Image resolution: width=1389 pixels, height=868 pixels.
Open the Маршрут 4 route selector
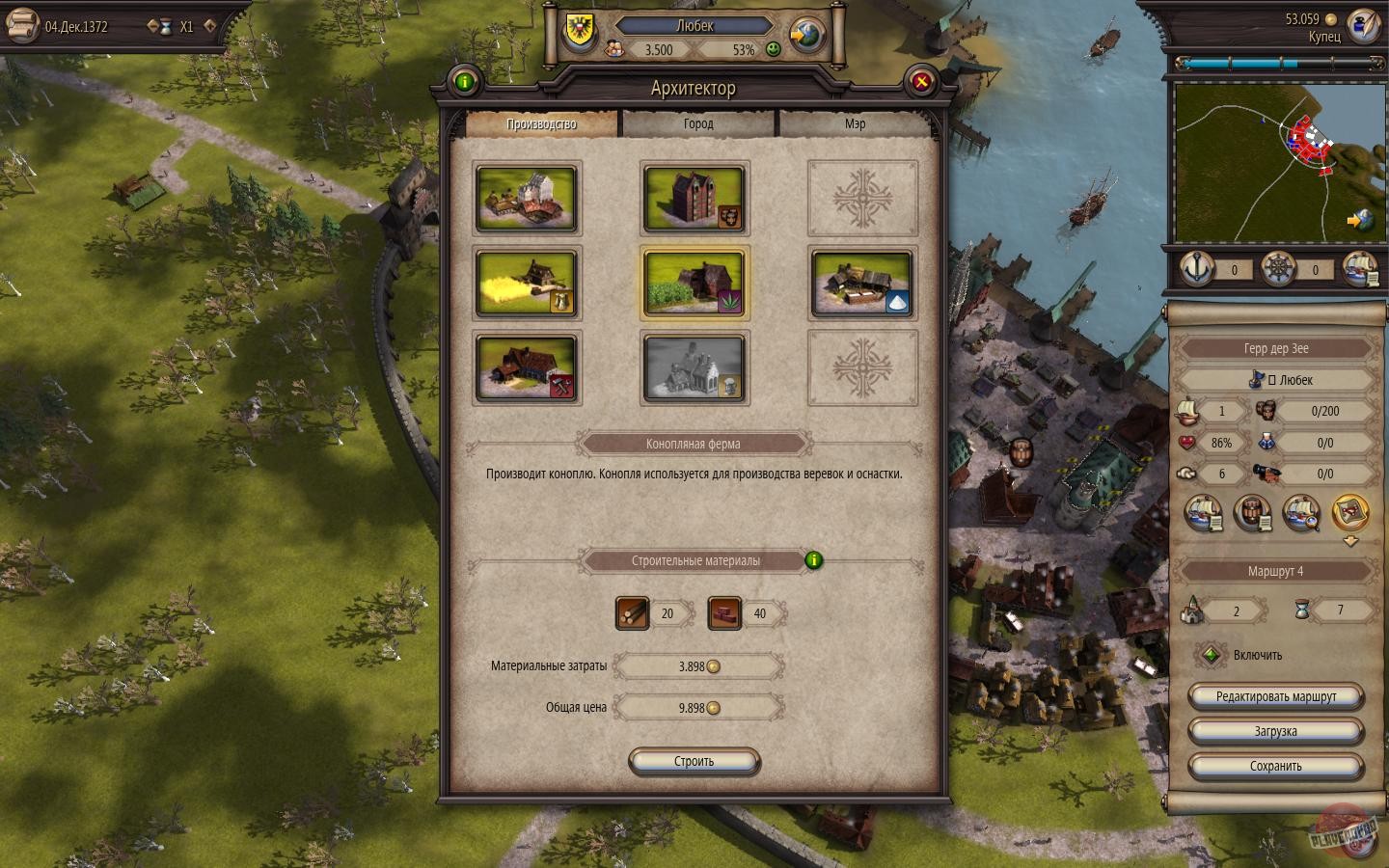(1275, 571)
